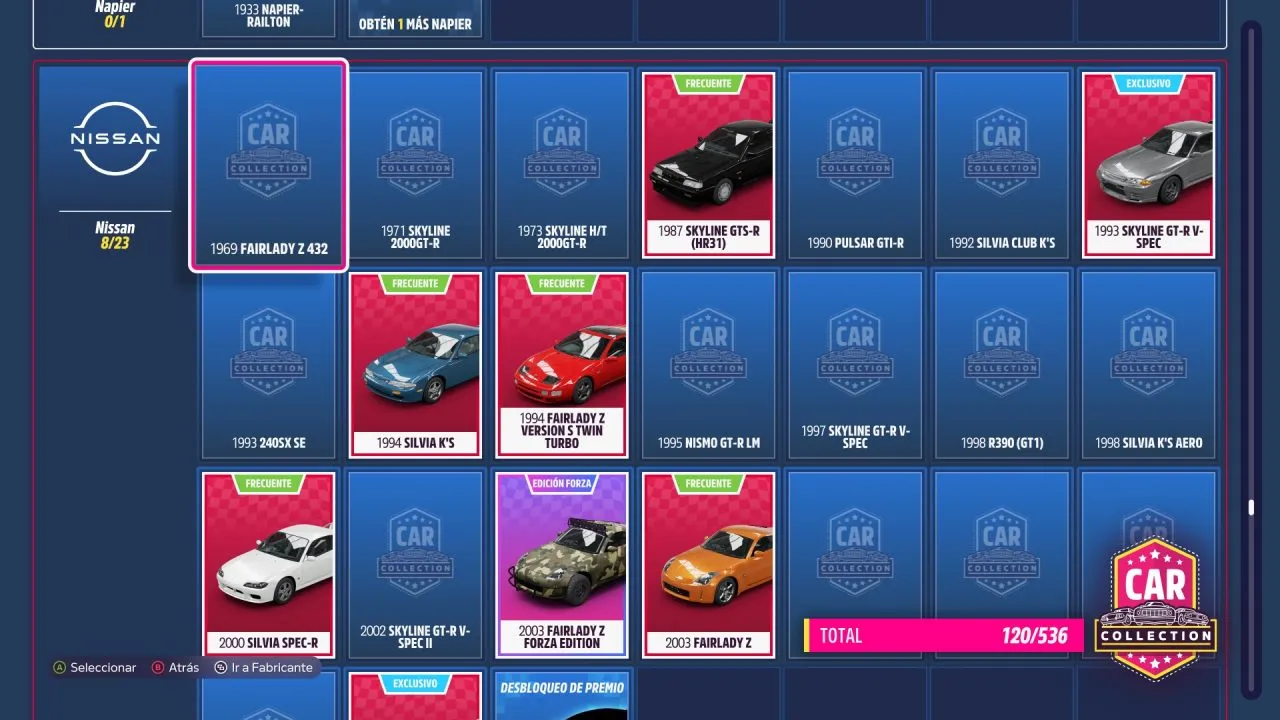Select the 1969 Fairlady Z 432 card
1280x720 pixels.
point(268,165)
